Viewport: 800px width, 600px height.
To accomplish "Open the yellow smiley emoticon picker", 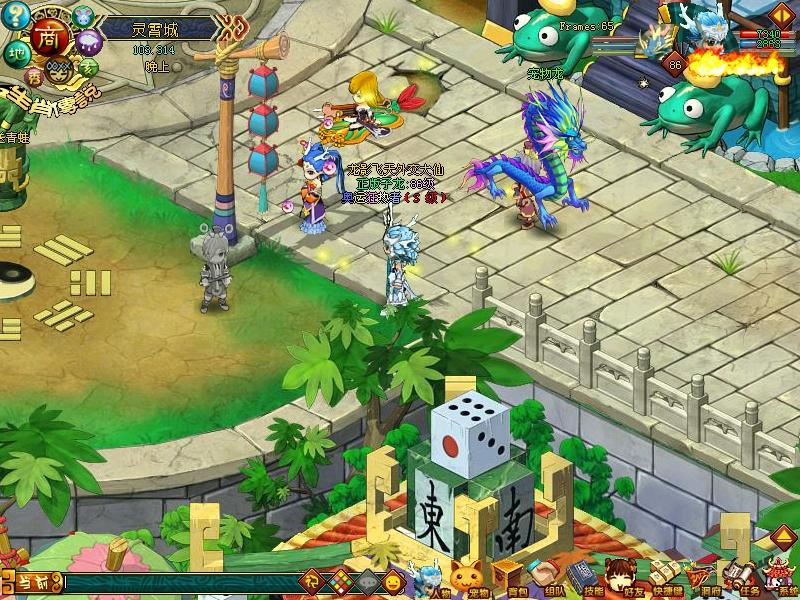I will coord(392,580).
